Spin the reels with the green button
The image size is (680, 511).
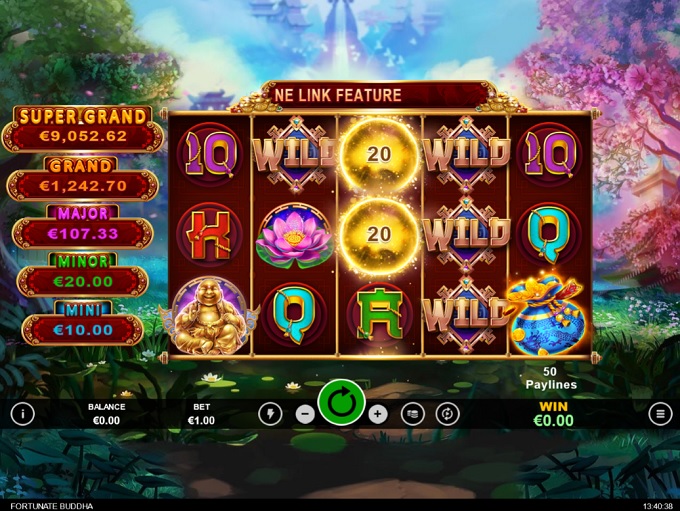pos(342,406)
